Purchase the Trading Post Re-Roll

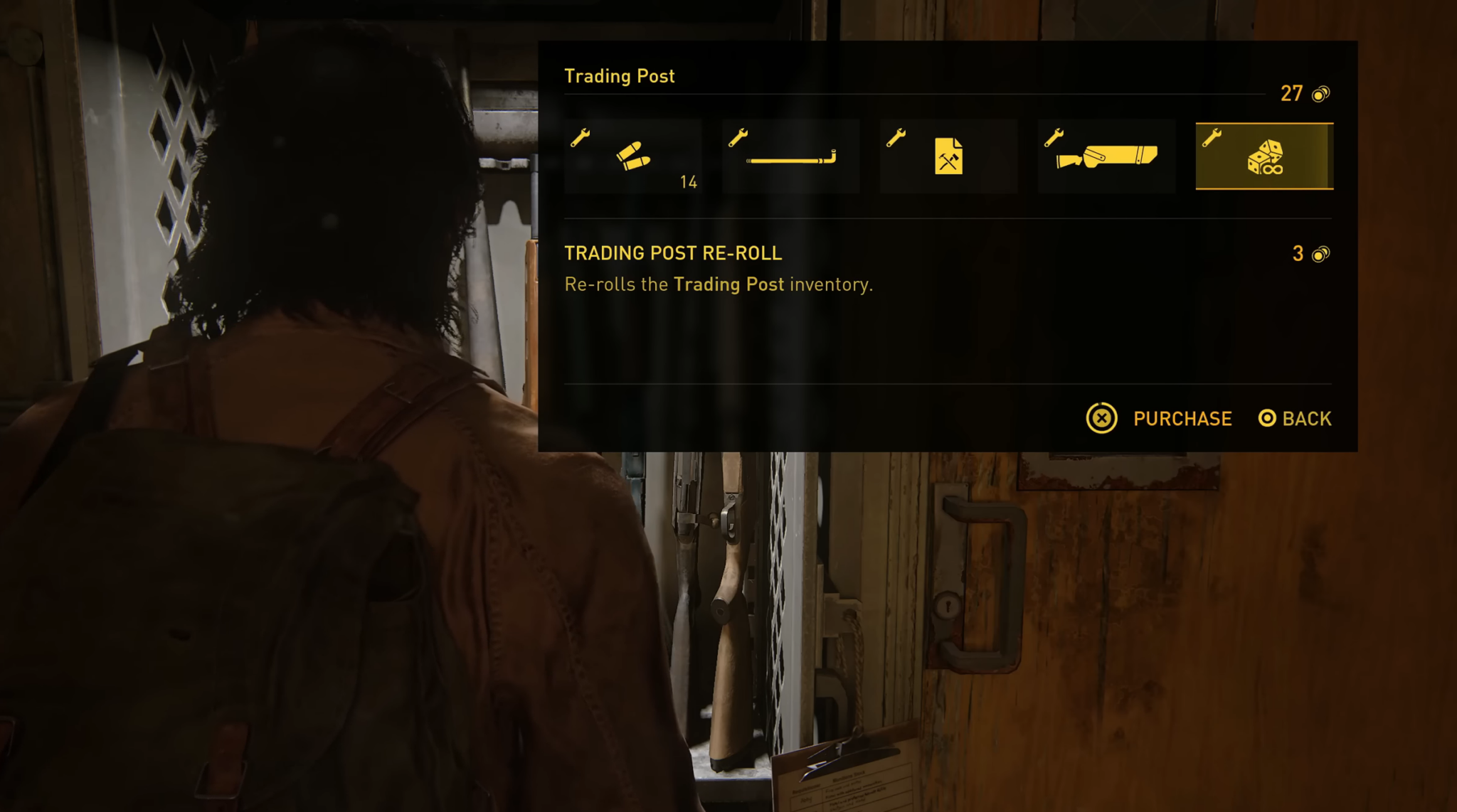click(1183, 419)
